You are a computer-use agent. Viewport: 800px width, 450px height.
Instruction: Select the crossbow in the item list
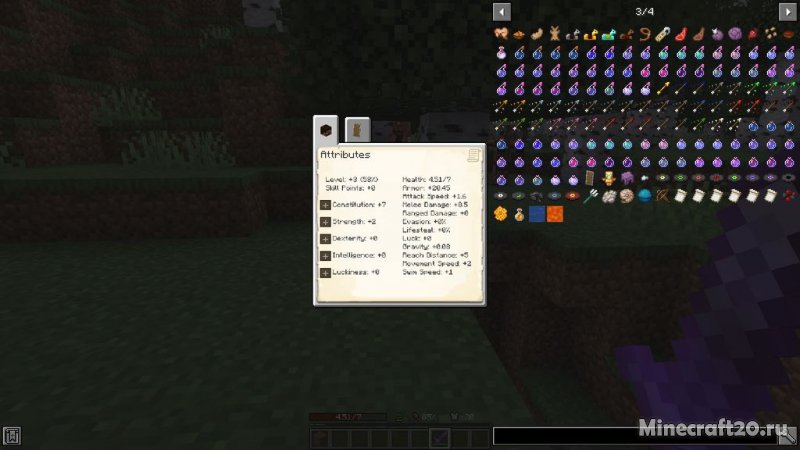coord(663,196)
